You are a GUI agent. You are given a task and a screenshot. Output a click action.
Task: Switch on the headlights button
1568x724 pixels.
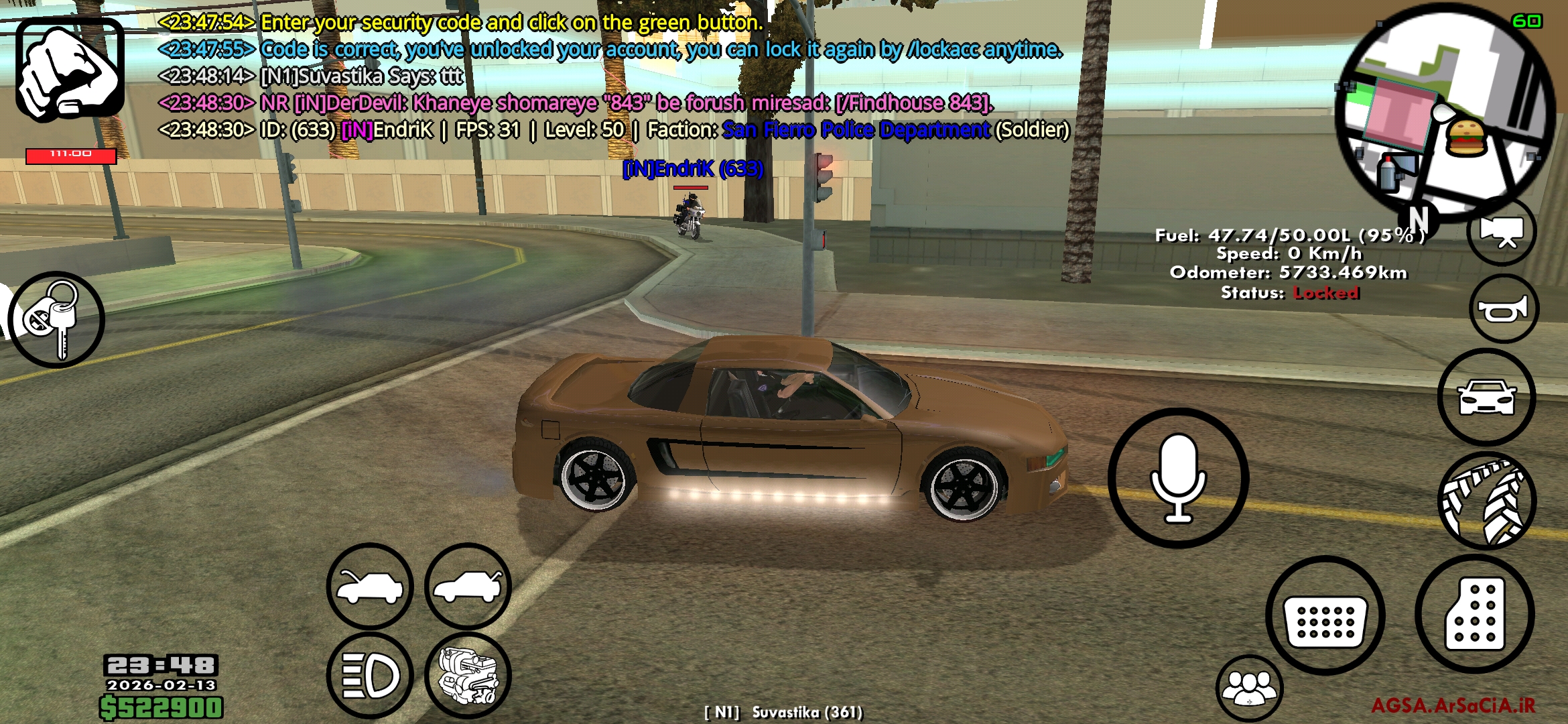pos(370,675)
